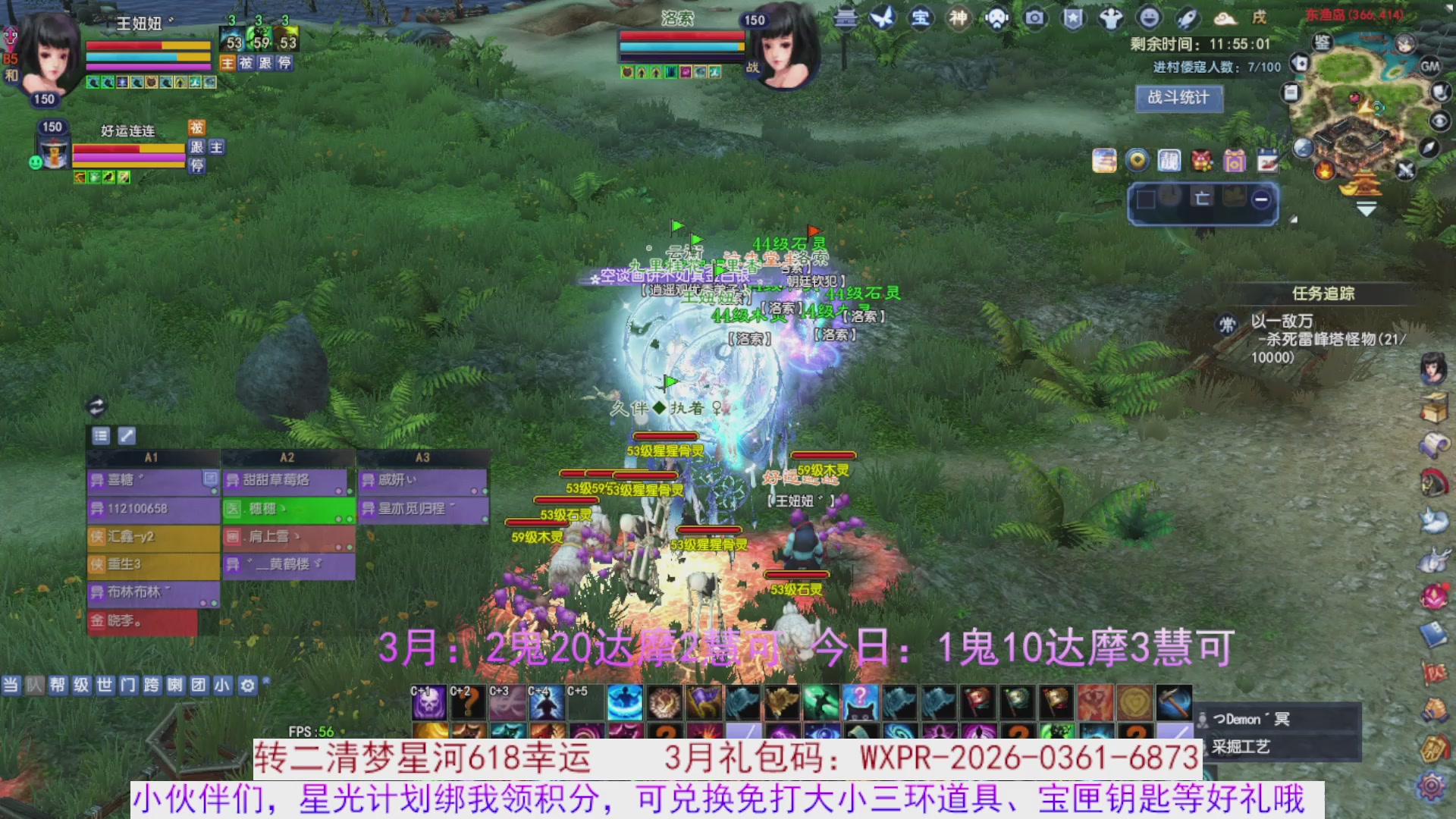Switch to the A2 team tab
The width and height of the screenshot is (1456, 819).
[x=287, y=457]
